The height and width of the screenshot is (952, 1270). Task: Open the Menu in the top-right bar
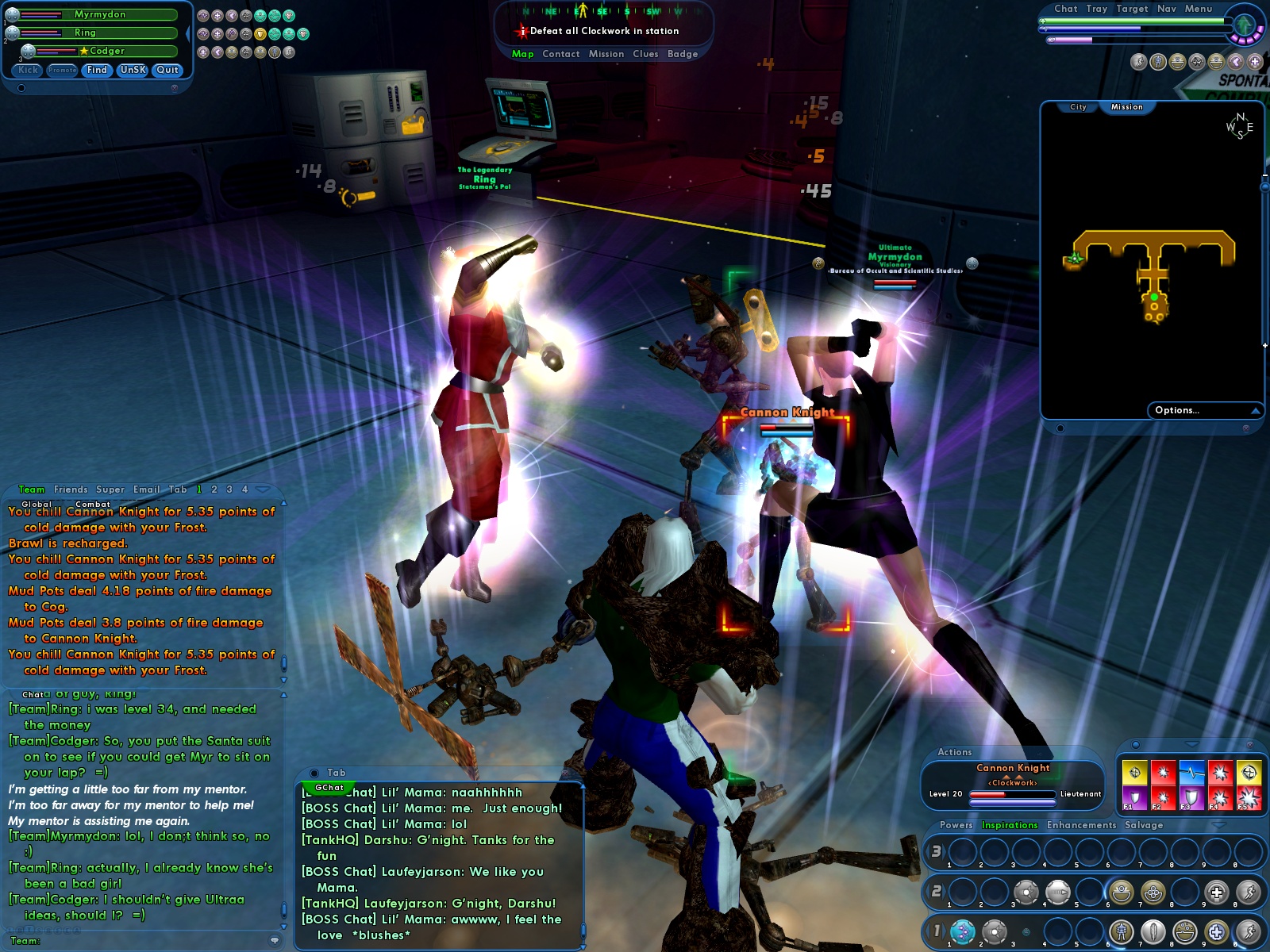point(1199,9)
